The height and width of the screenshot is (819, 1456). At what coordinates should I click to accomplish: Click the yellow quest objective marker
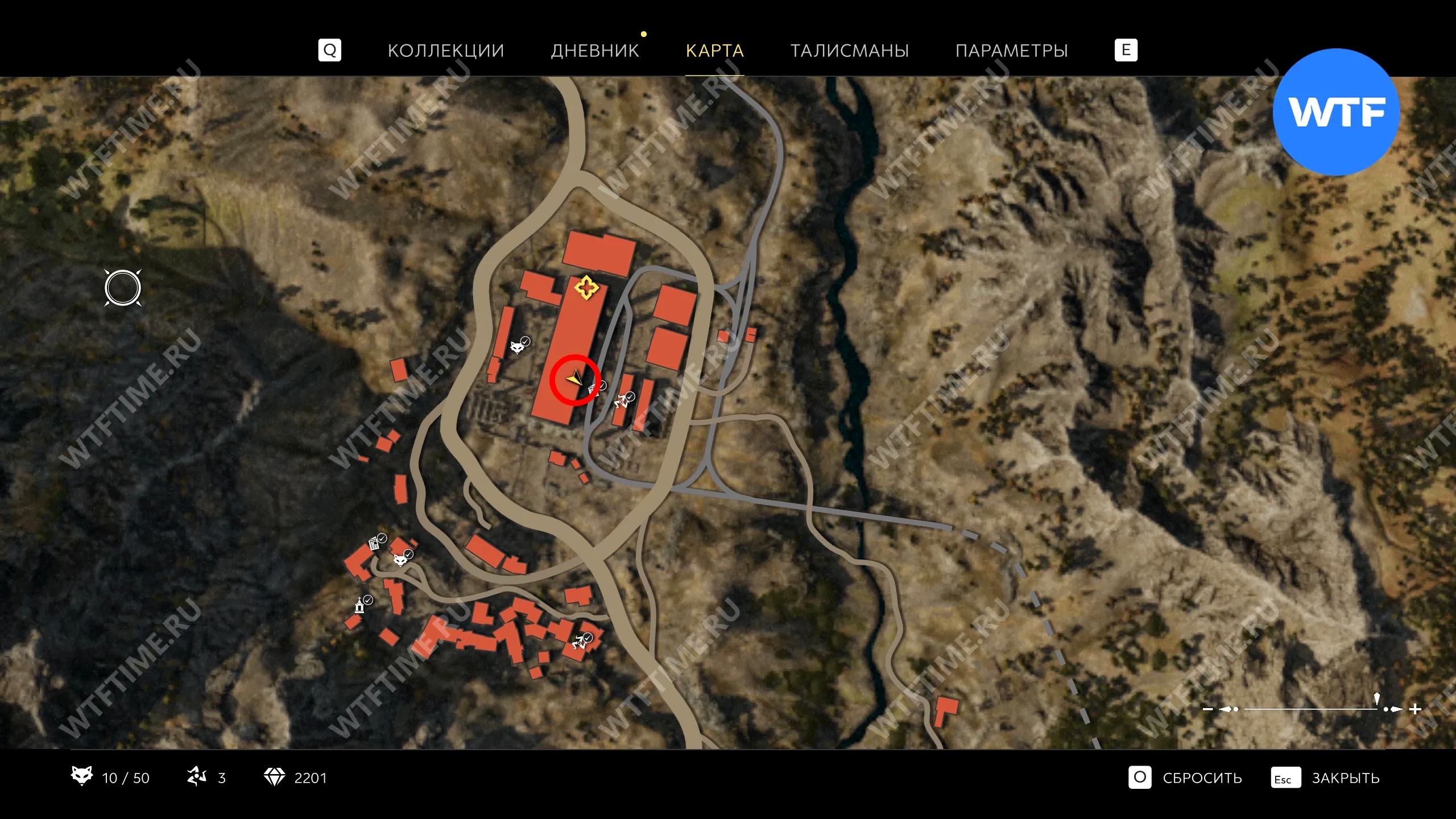click(x=586, y=288)
